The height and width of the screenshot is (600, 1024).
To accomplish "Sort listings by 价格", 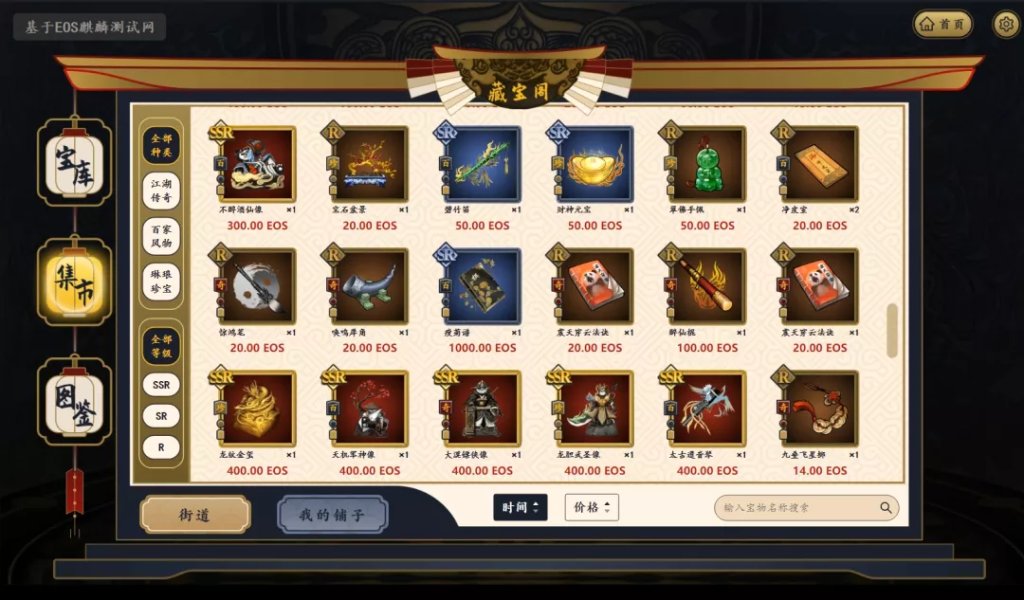I will click(591, 508).
